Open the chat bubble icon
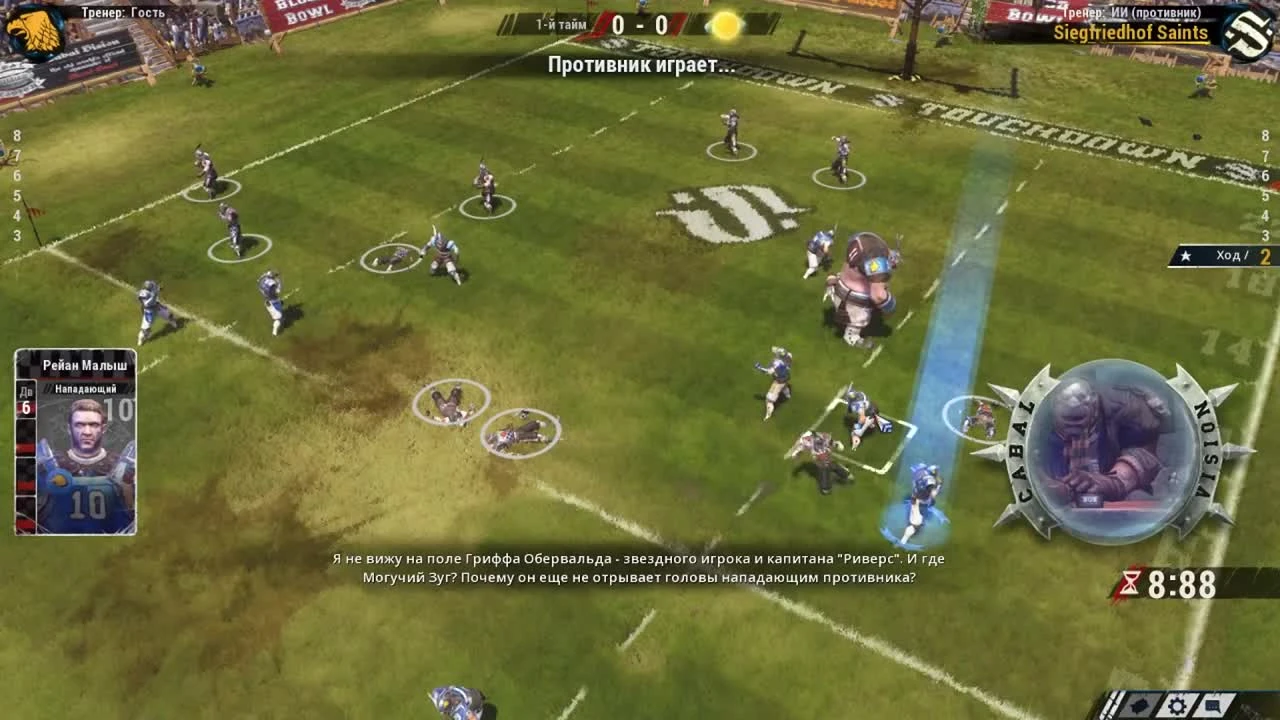The height and width of the screenshot is (720, 1280). 1213,704
